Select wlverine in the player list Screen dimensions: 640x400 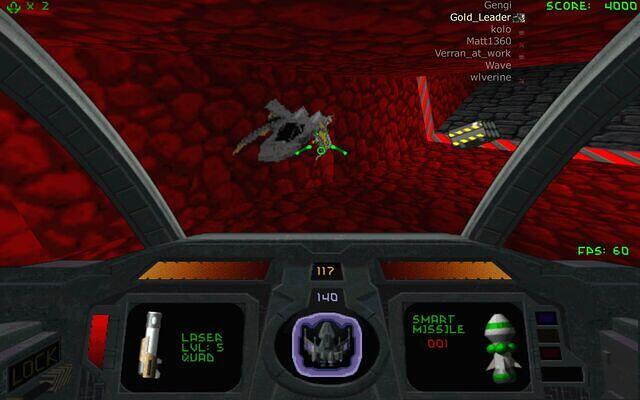[490, 77]
